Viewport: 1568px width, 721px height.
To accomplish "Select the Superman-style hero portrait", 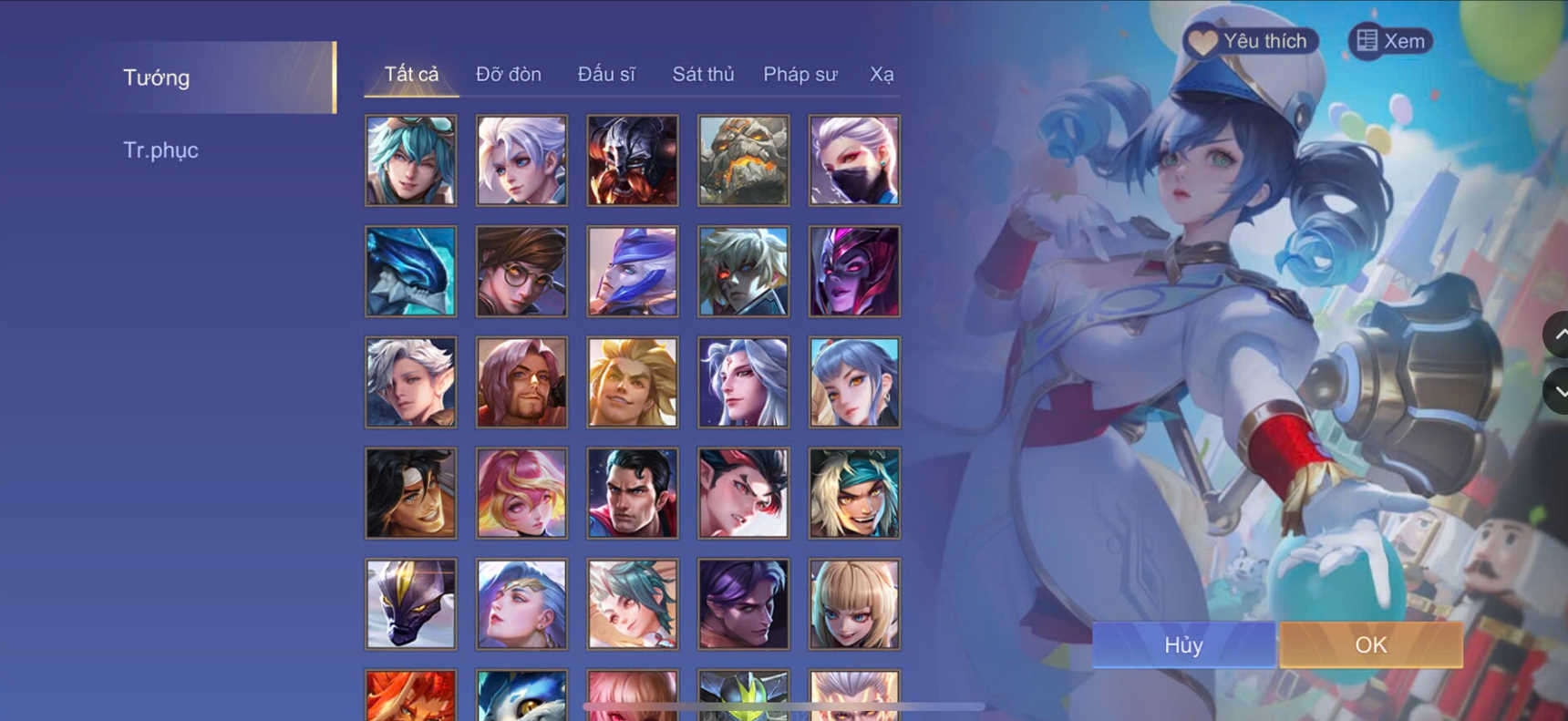I will tap(632, 492).
